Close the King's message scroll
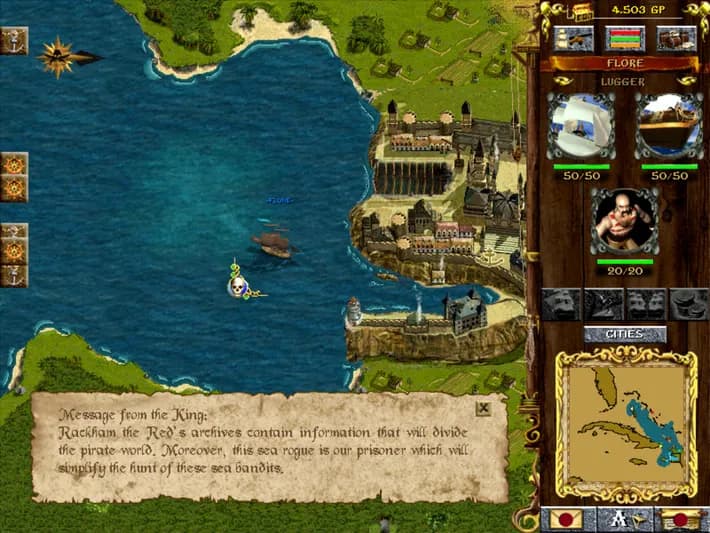The height and width of the screenshot is (533, 710). (483, 408)
